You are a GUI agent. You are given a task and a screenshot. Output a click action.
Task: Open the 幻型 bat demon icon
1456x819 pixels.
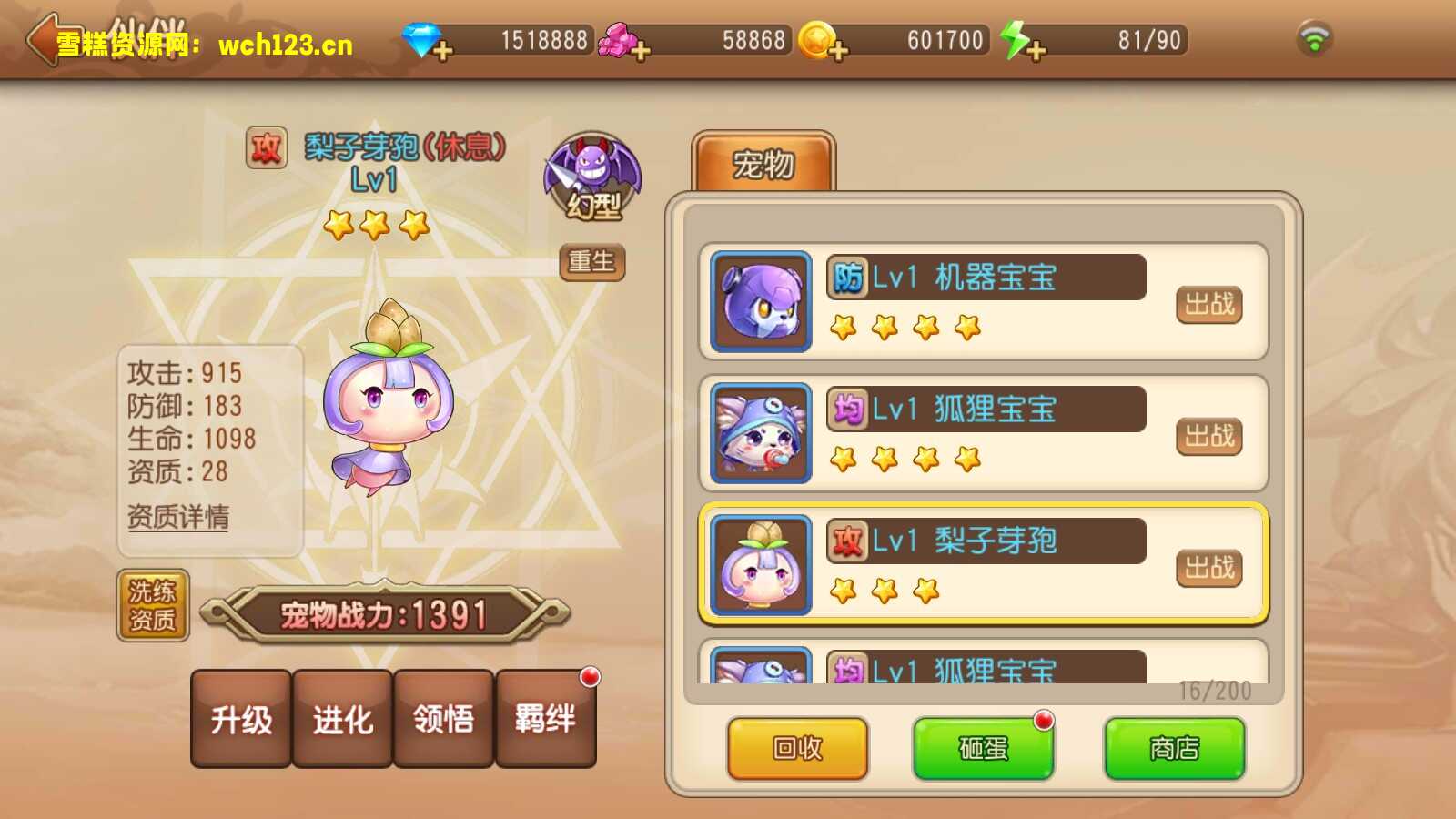592,178
